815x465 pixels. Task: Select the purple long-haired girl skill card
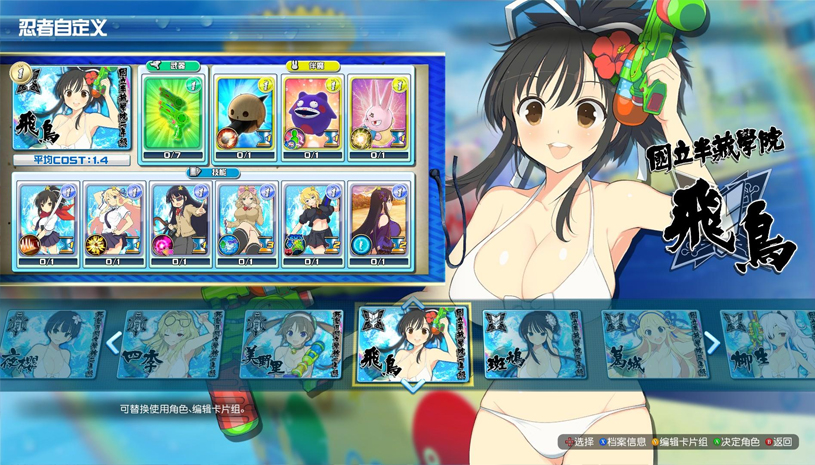coord(379,223)
